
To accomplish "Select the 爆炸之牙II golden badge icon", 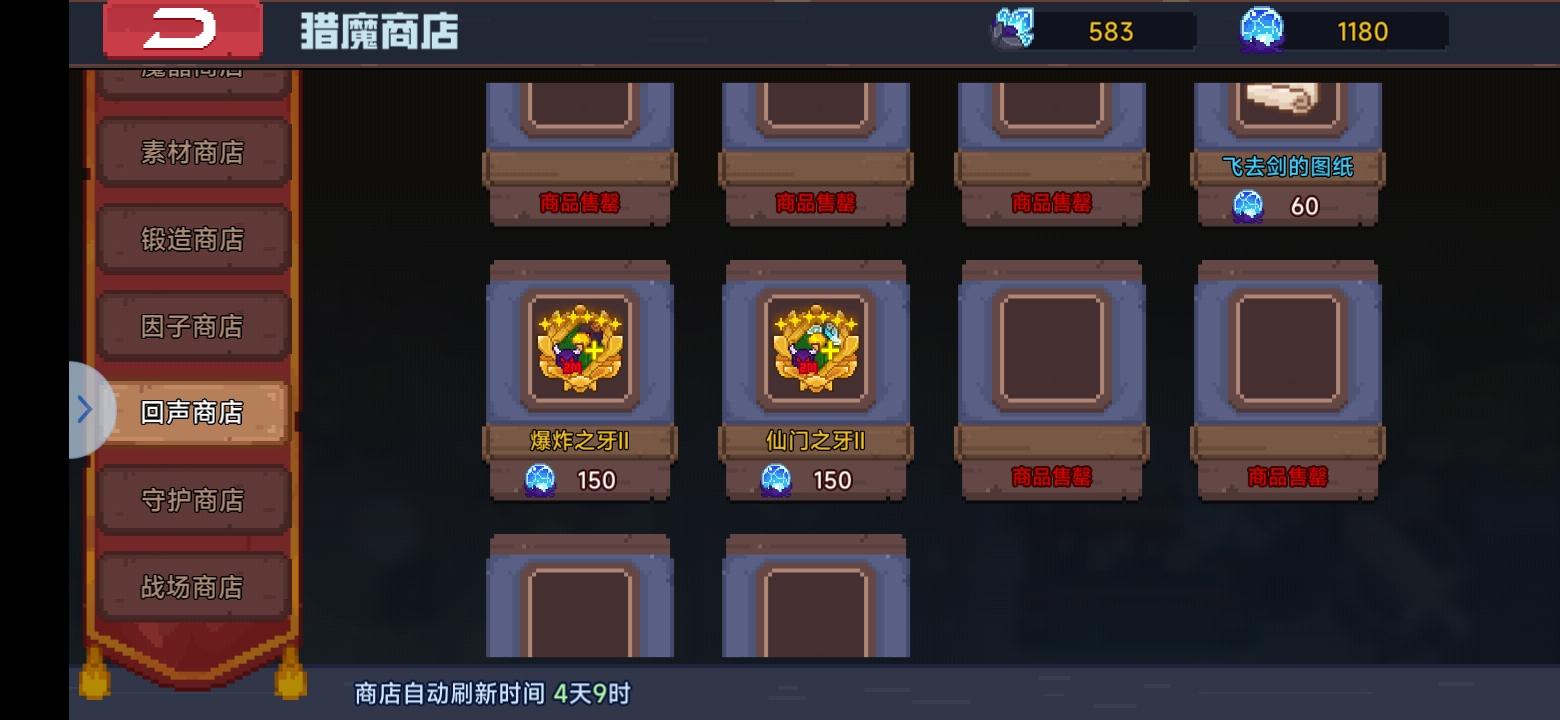I will 580,350.
